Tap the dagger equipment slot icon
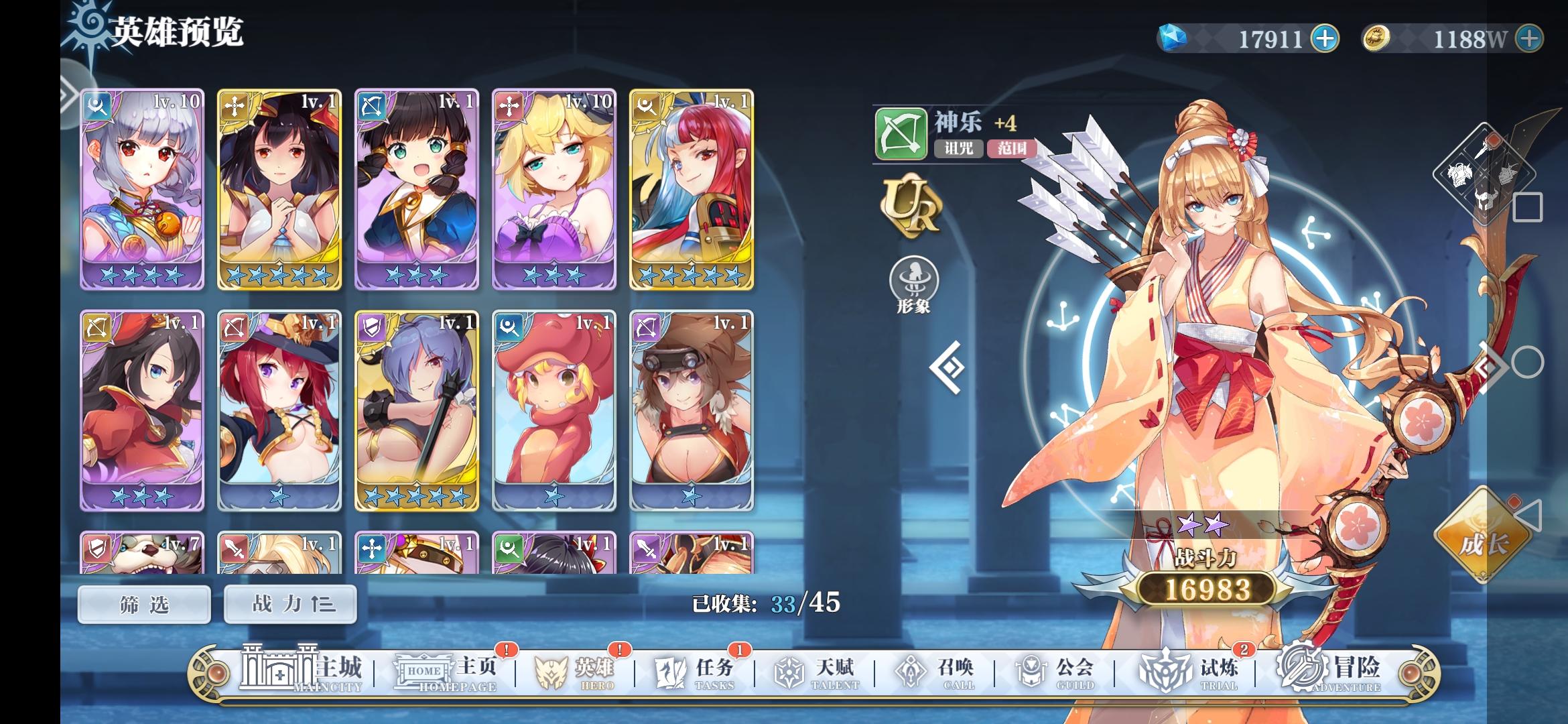The height and width of the screenshot is (724, 1568). (1482, 149)
